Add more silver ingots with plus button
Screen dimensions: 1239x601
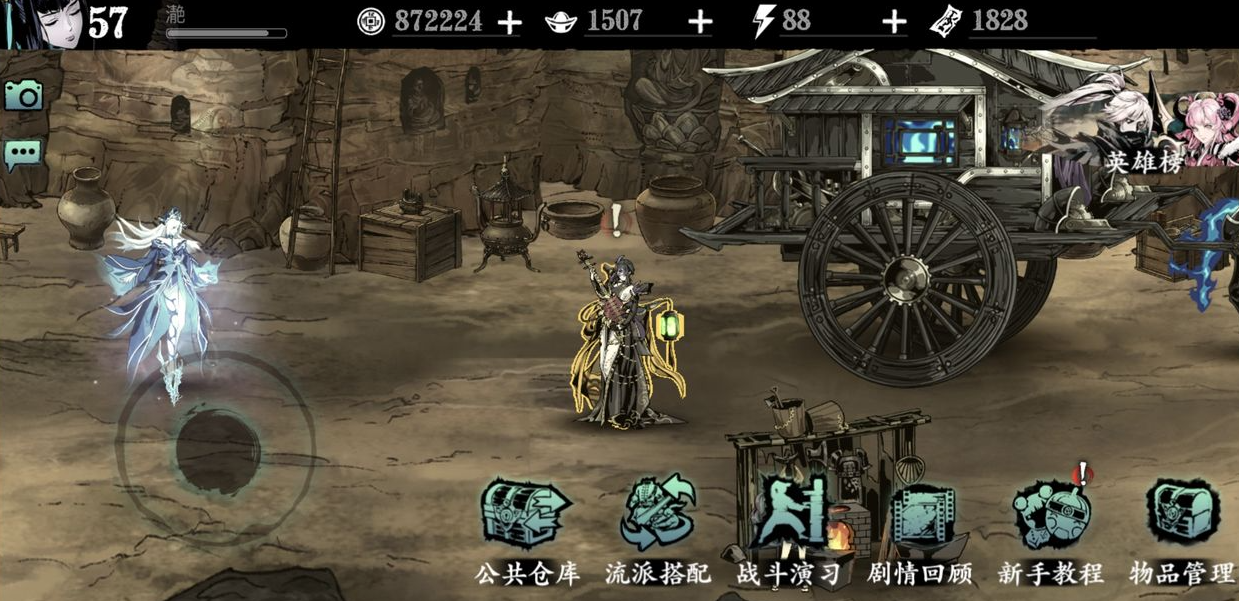click(701, 22)
